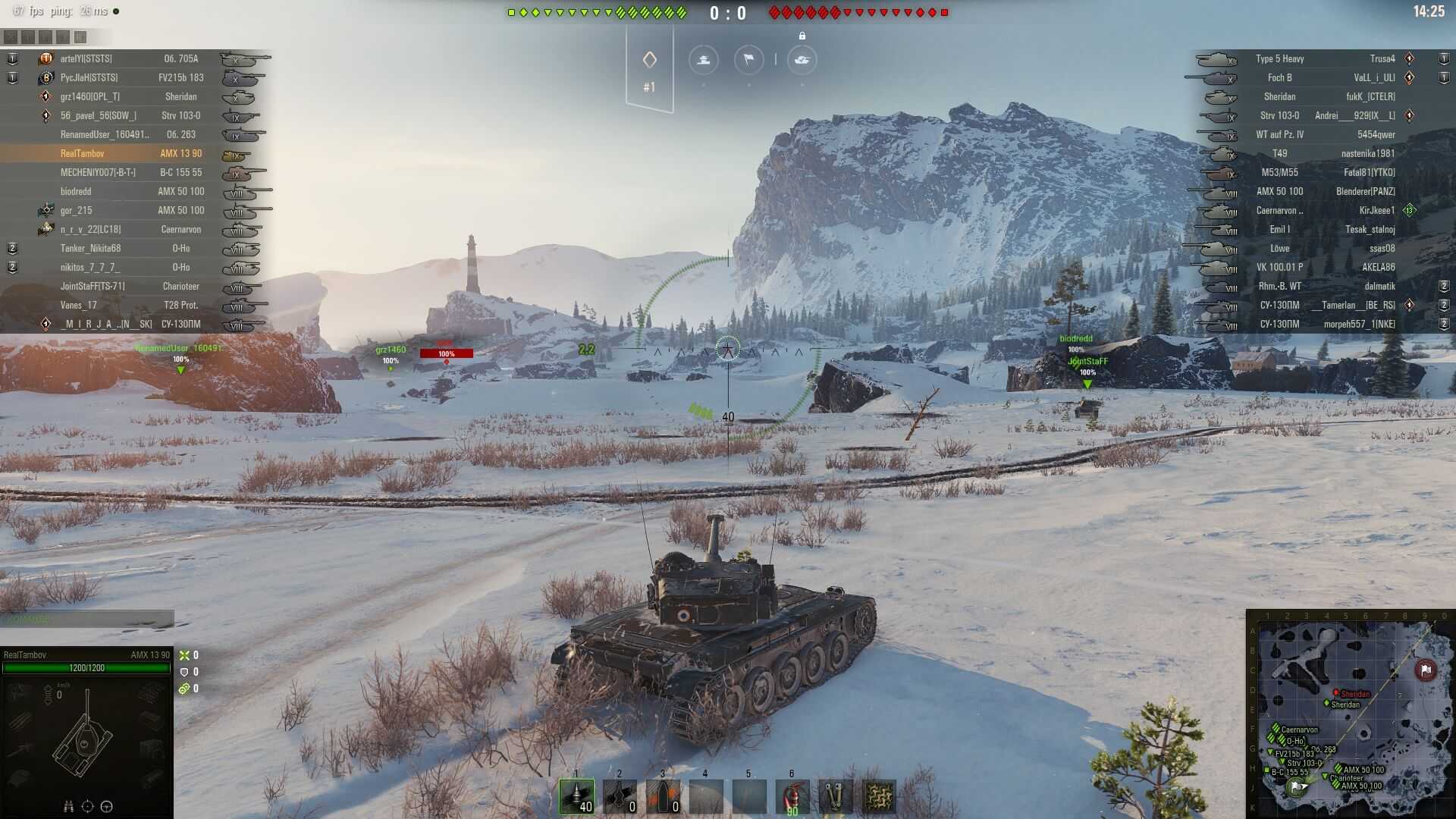
Task: Select the orange high-explosive shell slot
Action: 663,796
